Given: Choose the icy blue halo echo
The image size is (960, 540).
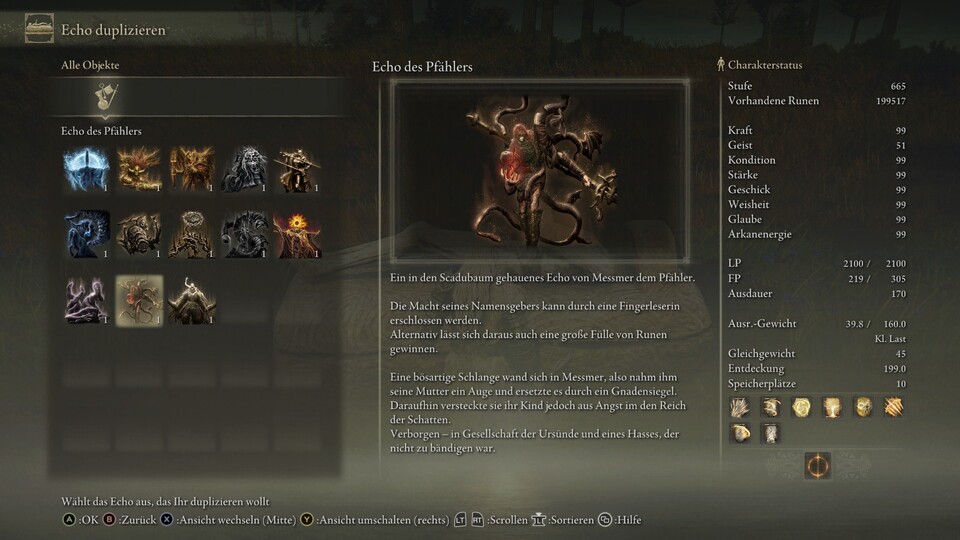Looking at the screenshot, I should point(87,169).
